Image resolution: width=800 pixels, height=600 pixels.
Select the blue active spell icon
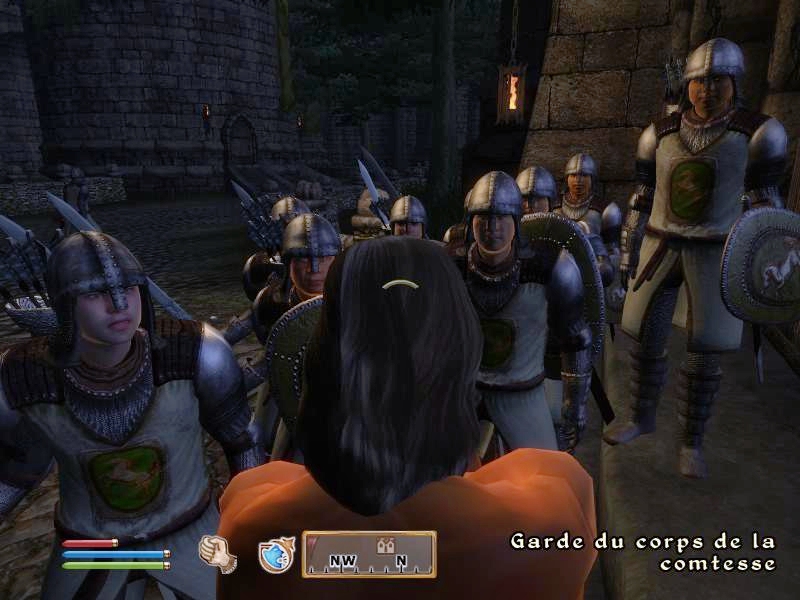click(x=275, y=555)
